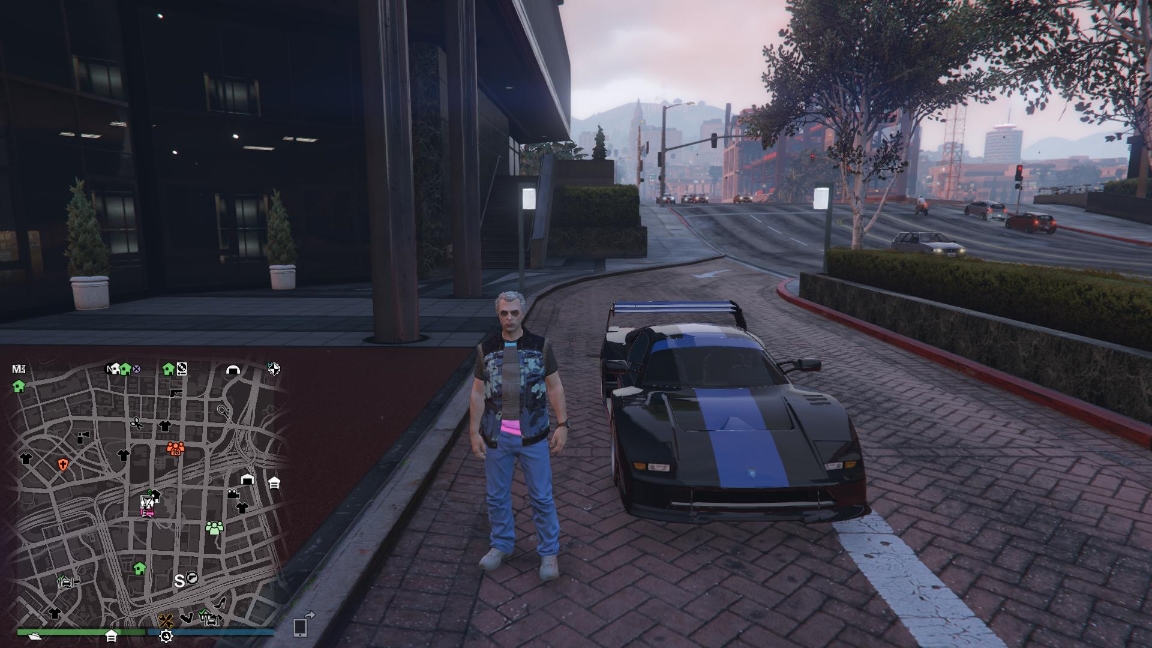This screenshot has width=1152, height=648.
Task: Select the orange shield cross marker
Action: tap(63, 465)
